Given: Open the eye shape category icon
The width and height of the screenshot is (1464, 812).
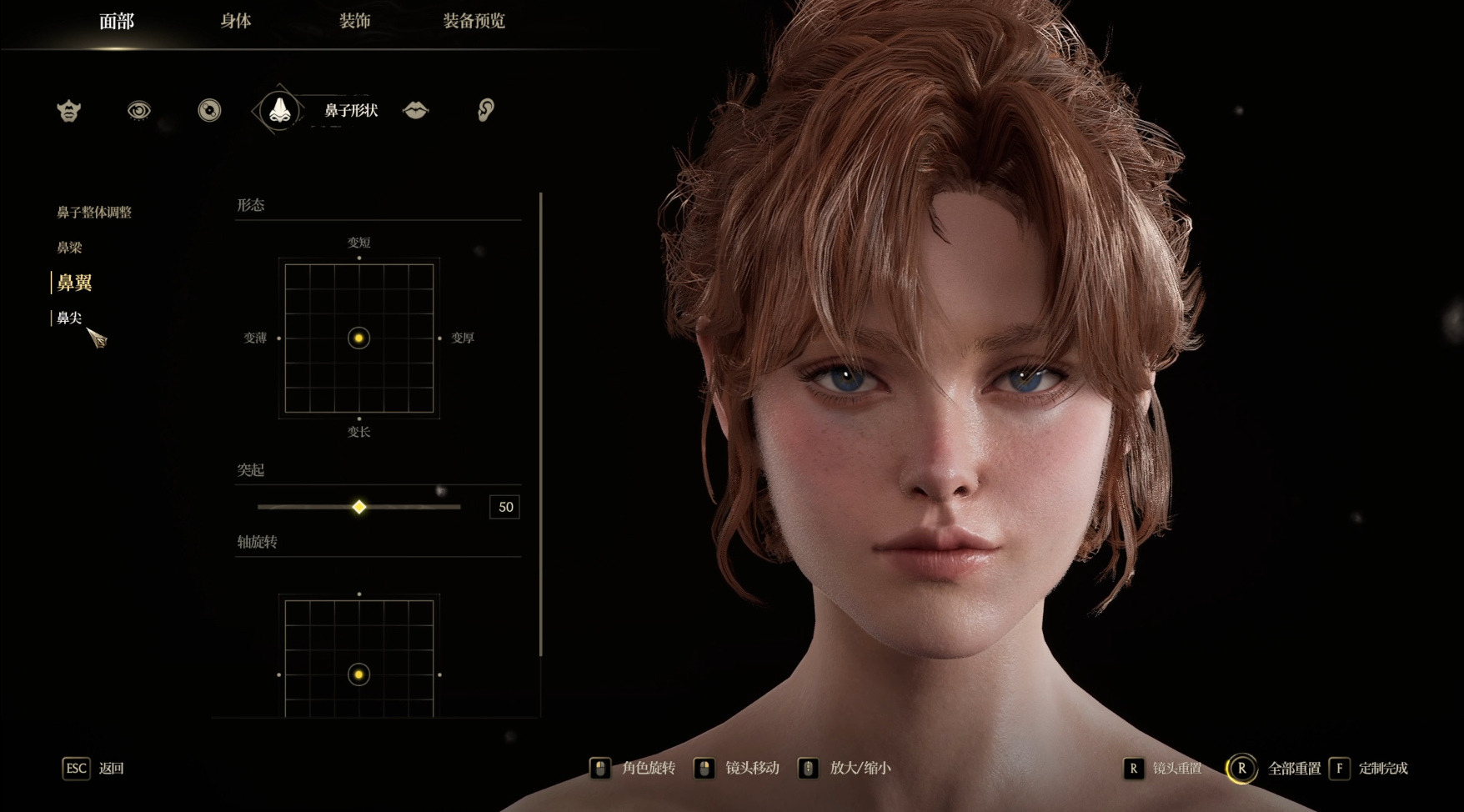Looking at the screenshot, I should tap(139, 110).
